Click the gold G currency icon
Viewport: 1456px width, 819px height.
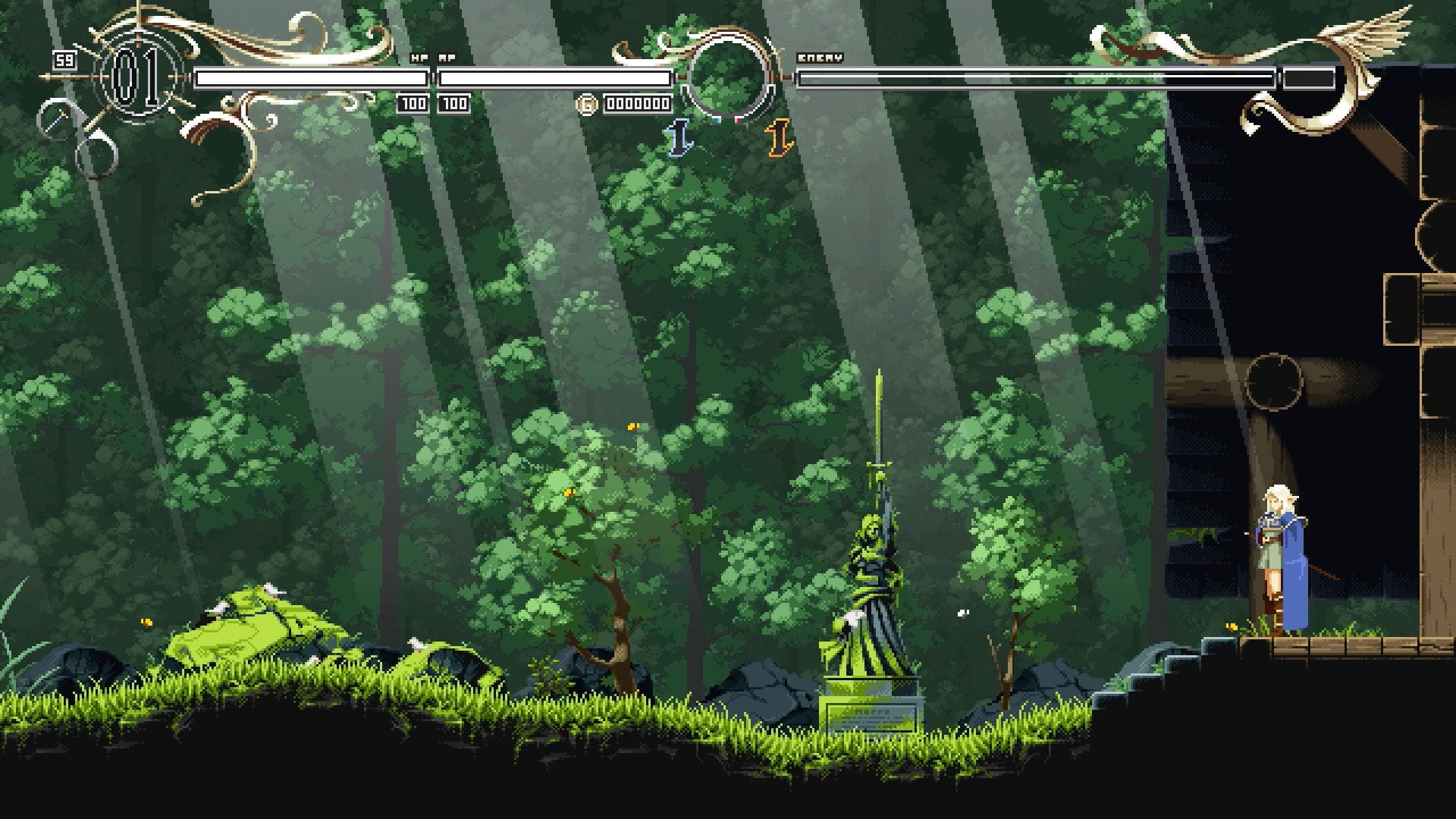587,105
